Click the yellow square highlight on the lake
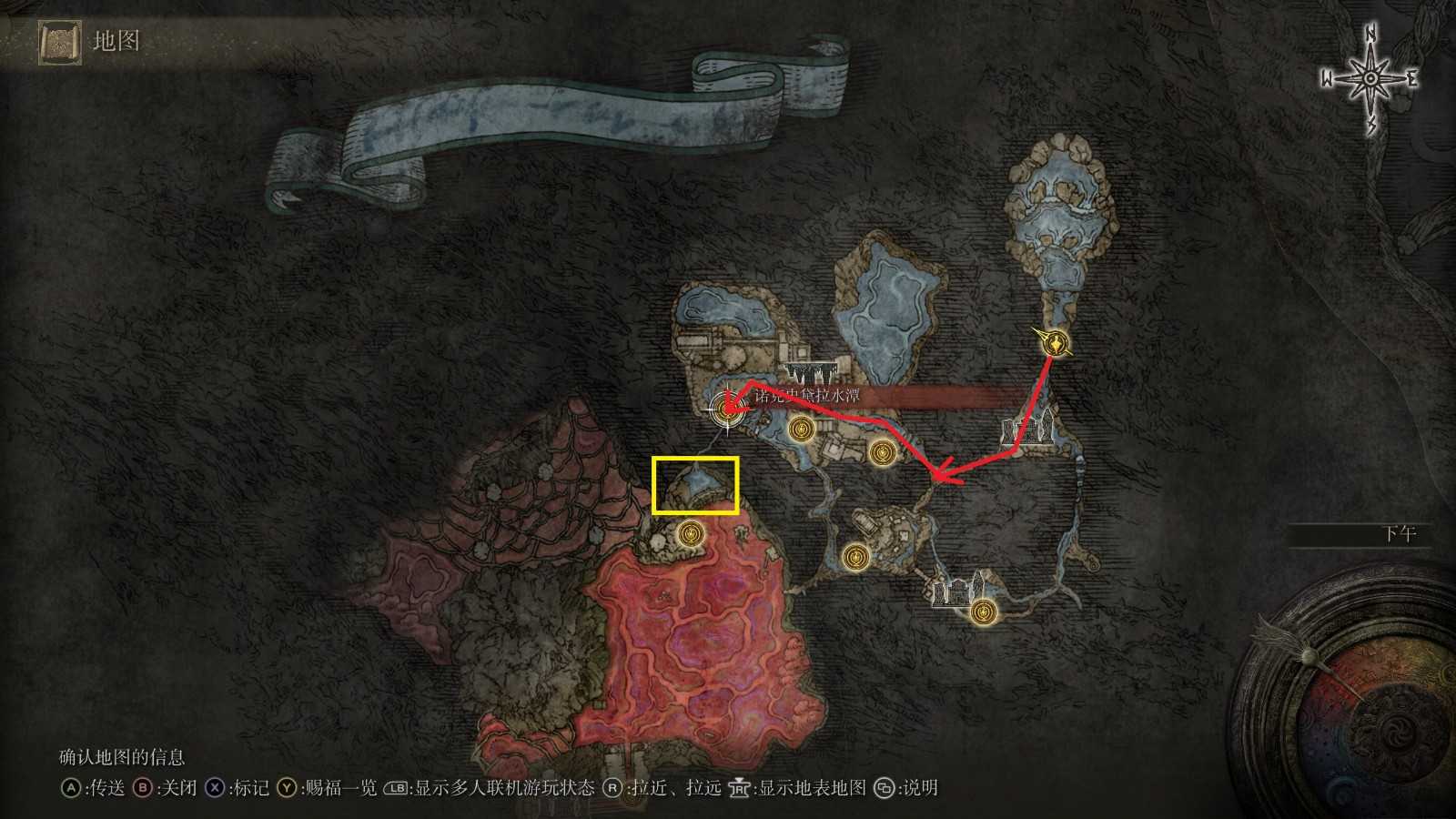1456x819 pixels. [696, 484]
